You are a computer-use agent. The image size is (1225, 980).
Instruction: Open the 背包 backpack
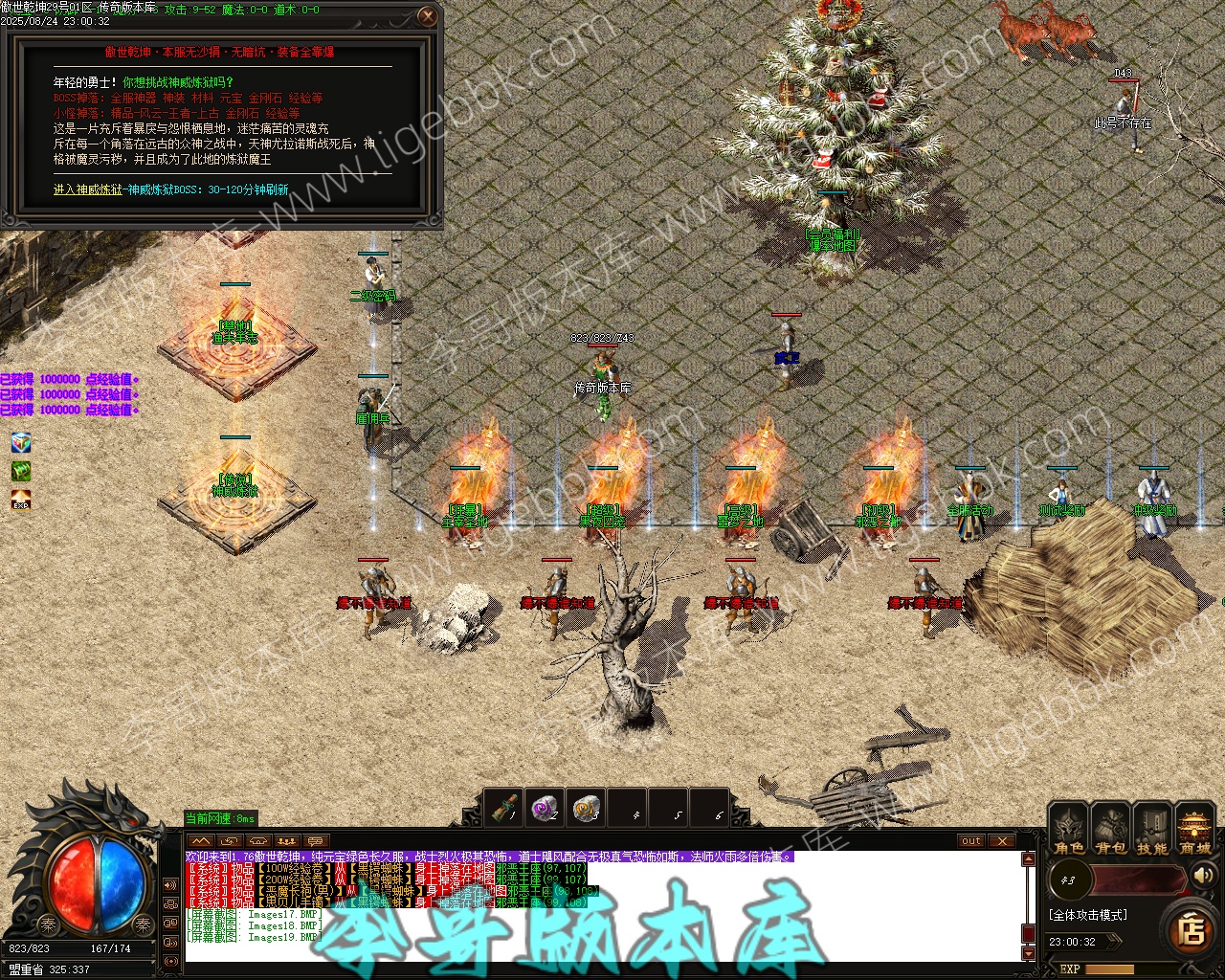[x=1110, y=829]
